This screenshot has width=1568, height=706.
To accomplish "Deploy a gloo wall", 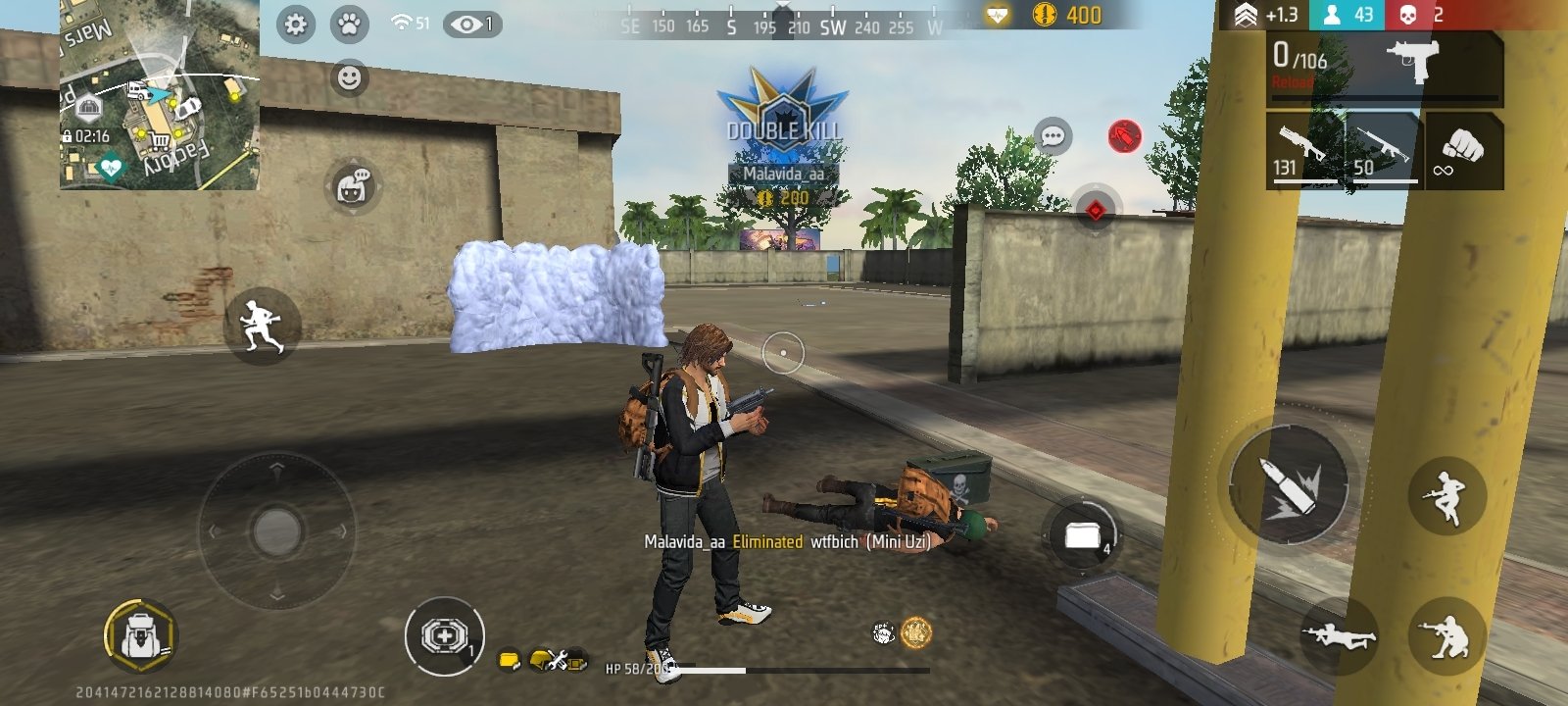I will pyautogui.click(x=1079, y=535).
